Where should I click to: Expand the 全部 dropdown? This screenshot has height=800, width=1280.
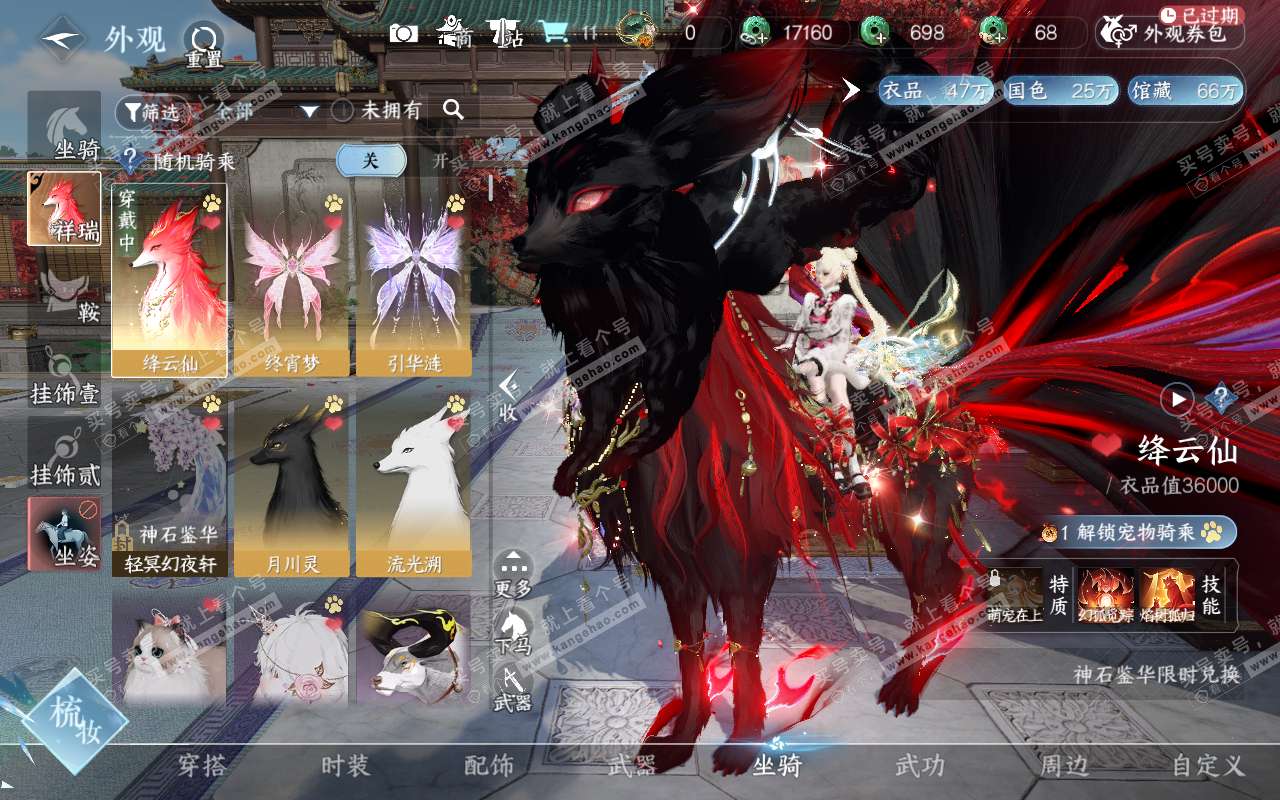coord(309,111)
